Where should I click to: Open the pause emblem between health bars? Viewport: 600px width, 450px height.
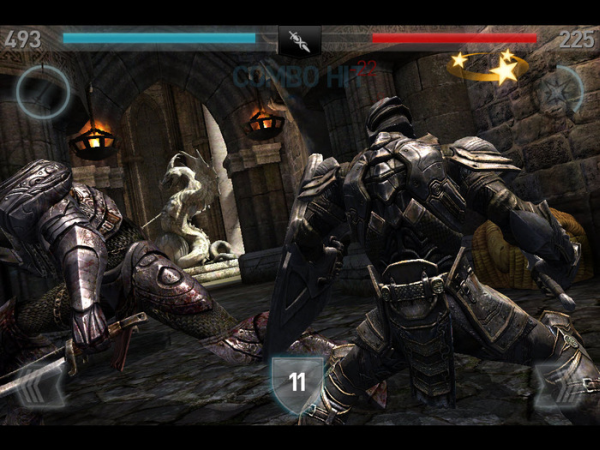299,40
